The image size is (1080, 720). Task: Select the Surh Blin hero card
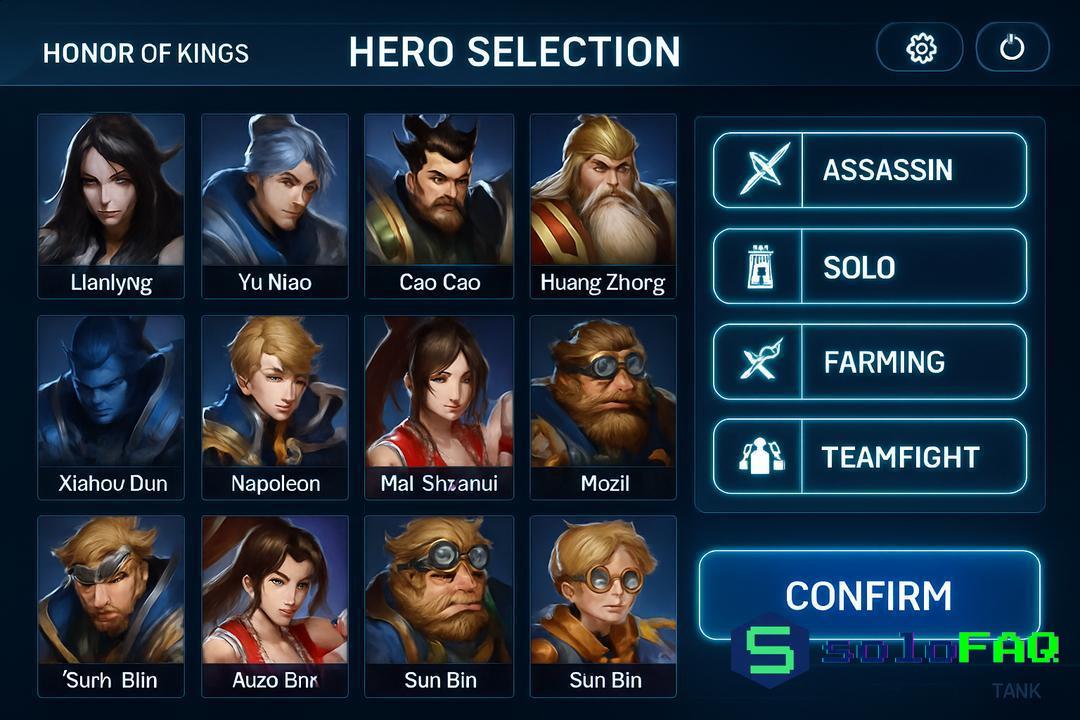point(111,605)
